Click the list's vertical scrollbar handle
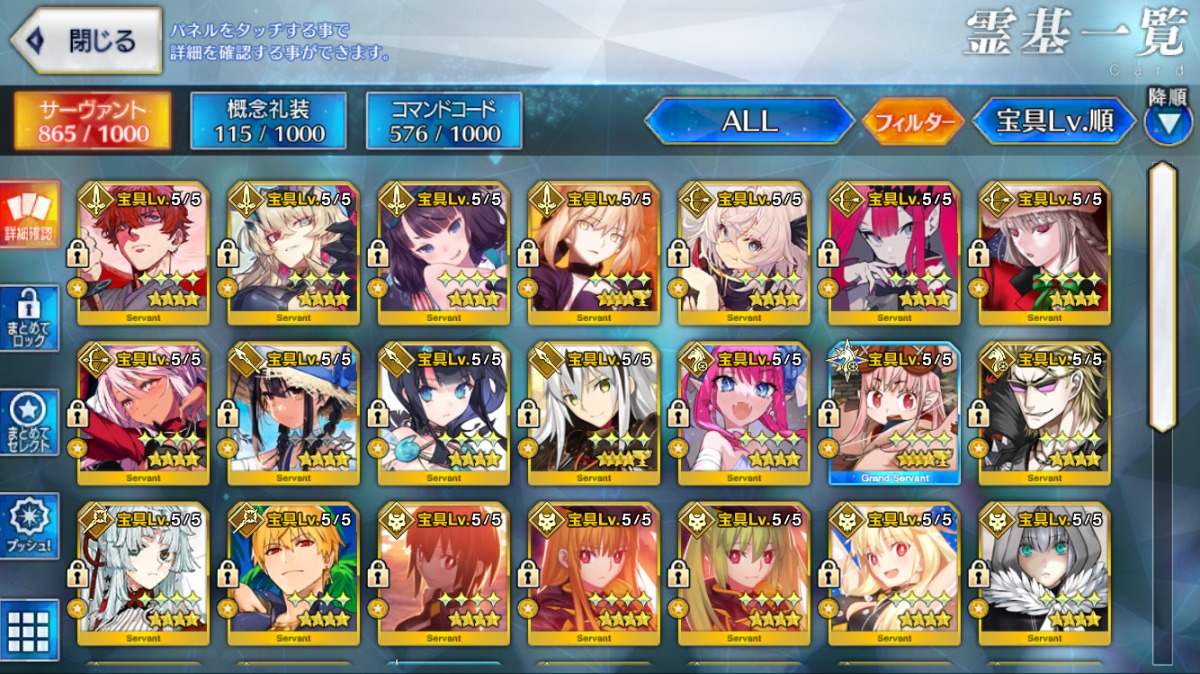 click(x=1163, y=295)
